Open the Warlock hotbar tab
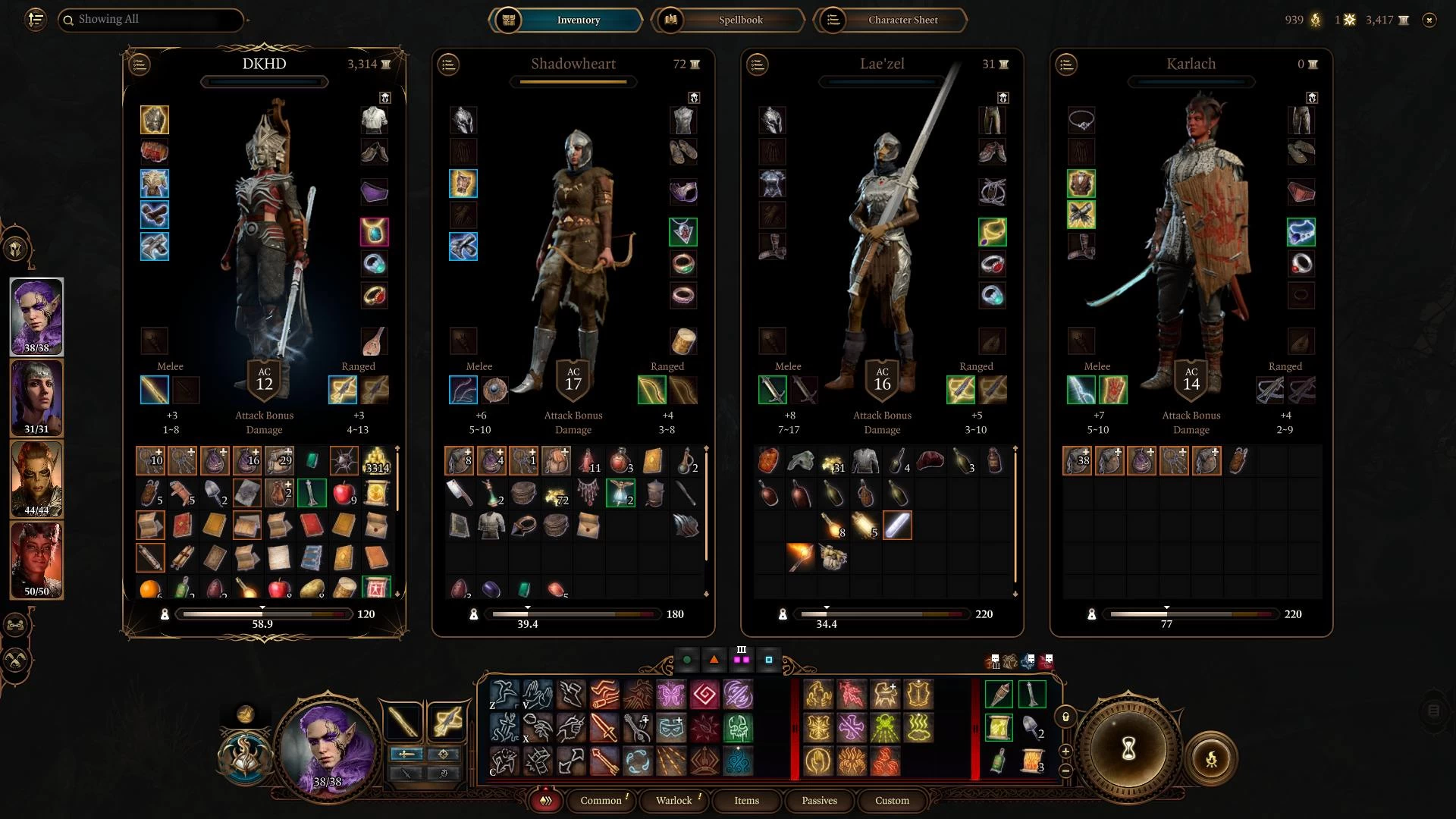Screen dimensions: 1456x819 (673, 800)
